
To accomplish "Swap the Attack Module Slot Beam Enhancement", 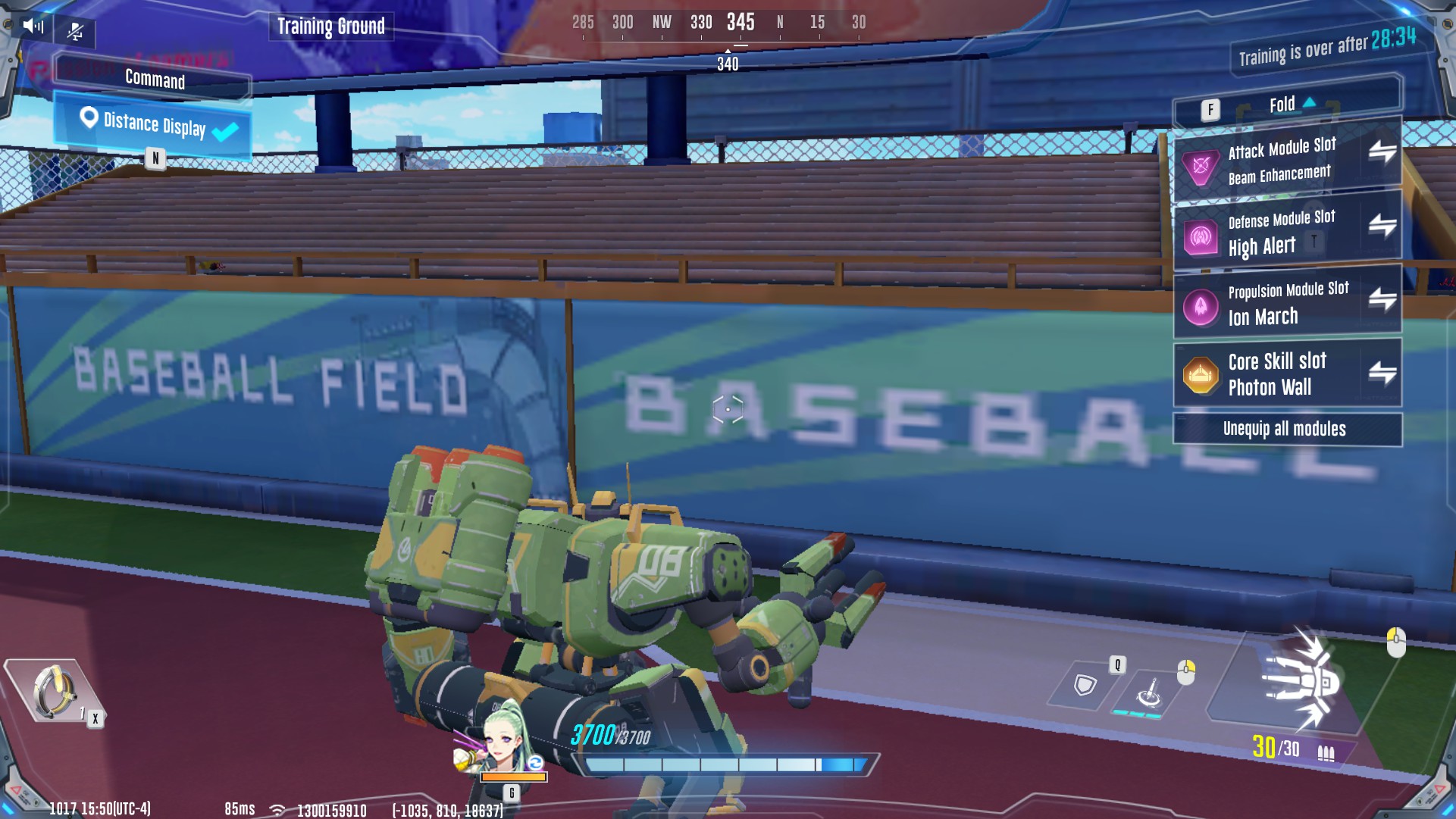I will coord(1382,152).
